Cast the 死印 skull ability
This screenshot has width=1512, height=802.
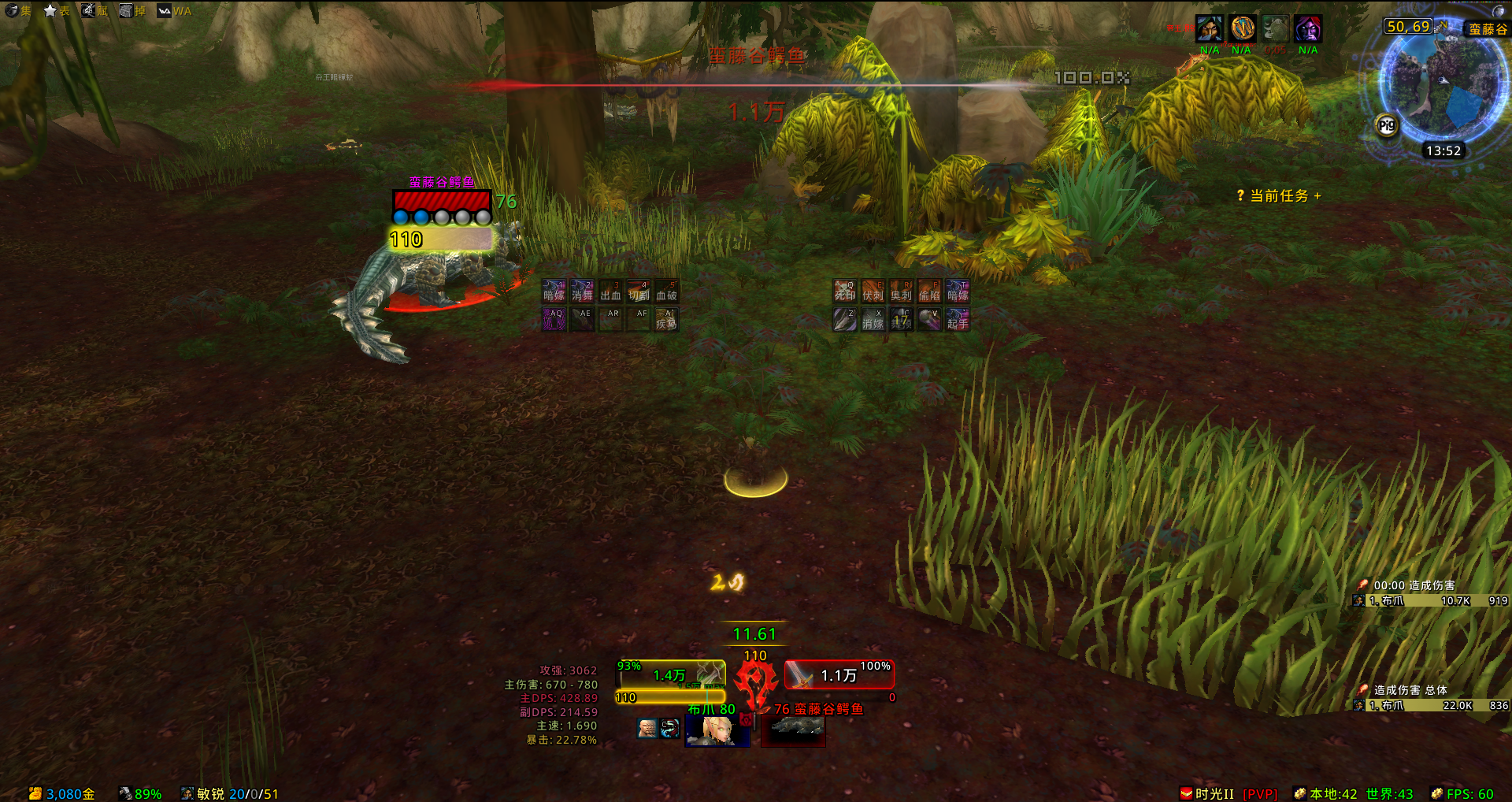click(845, 291)
